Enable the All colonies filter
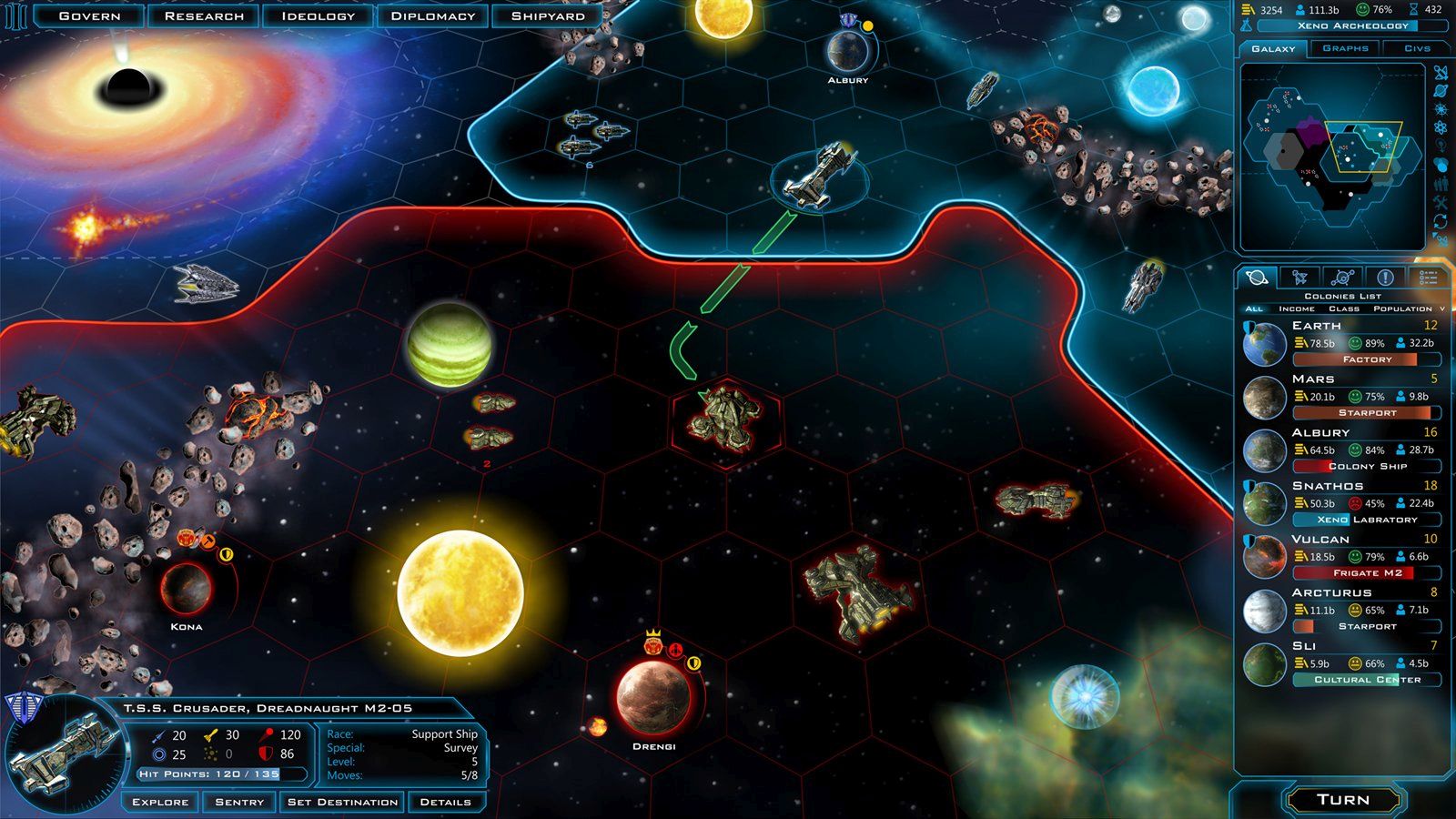Image resolution: width=1456 pixels, height=819 pixels. [1254, 308]
